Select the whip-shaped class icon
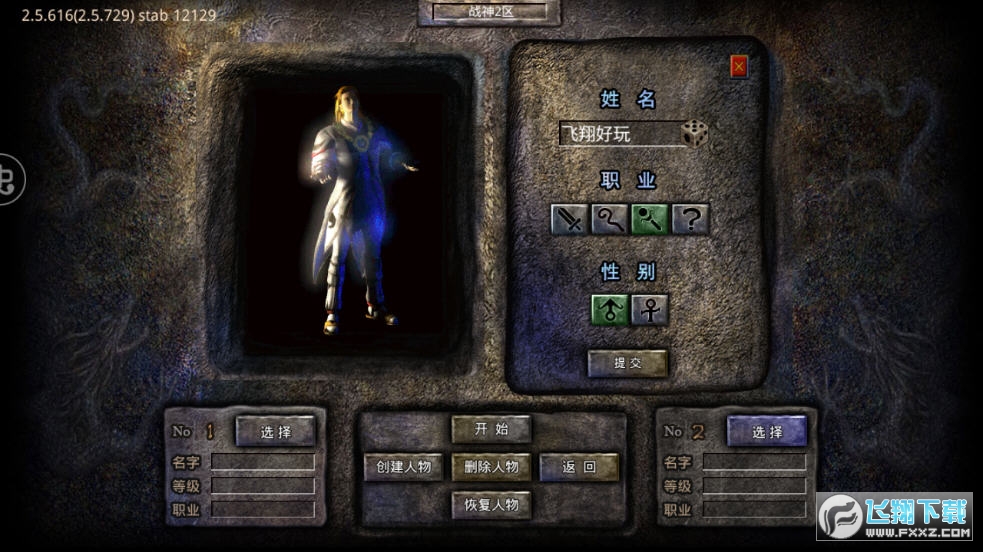The image size is (983, 552). click(609, 219)
